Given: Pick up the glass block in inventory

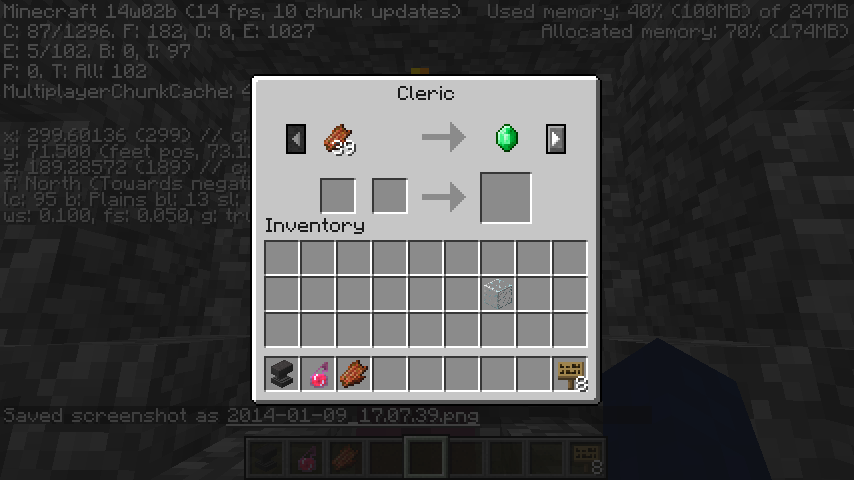Looking at the screenshot, I should (x=498, y=293).
